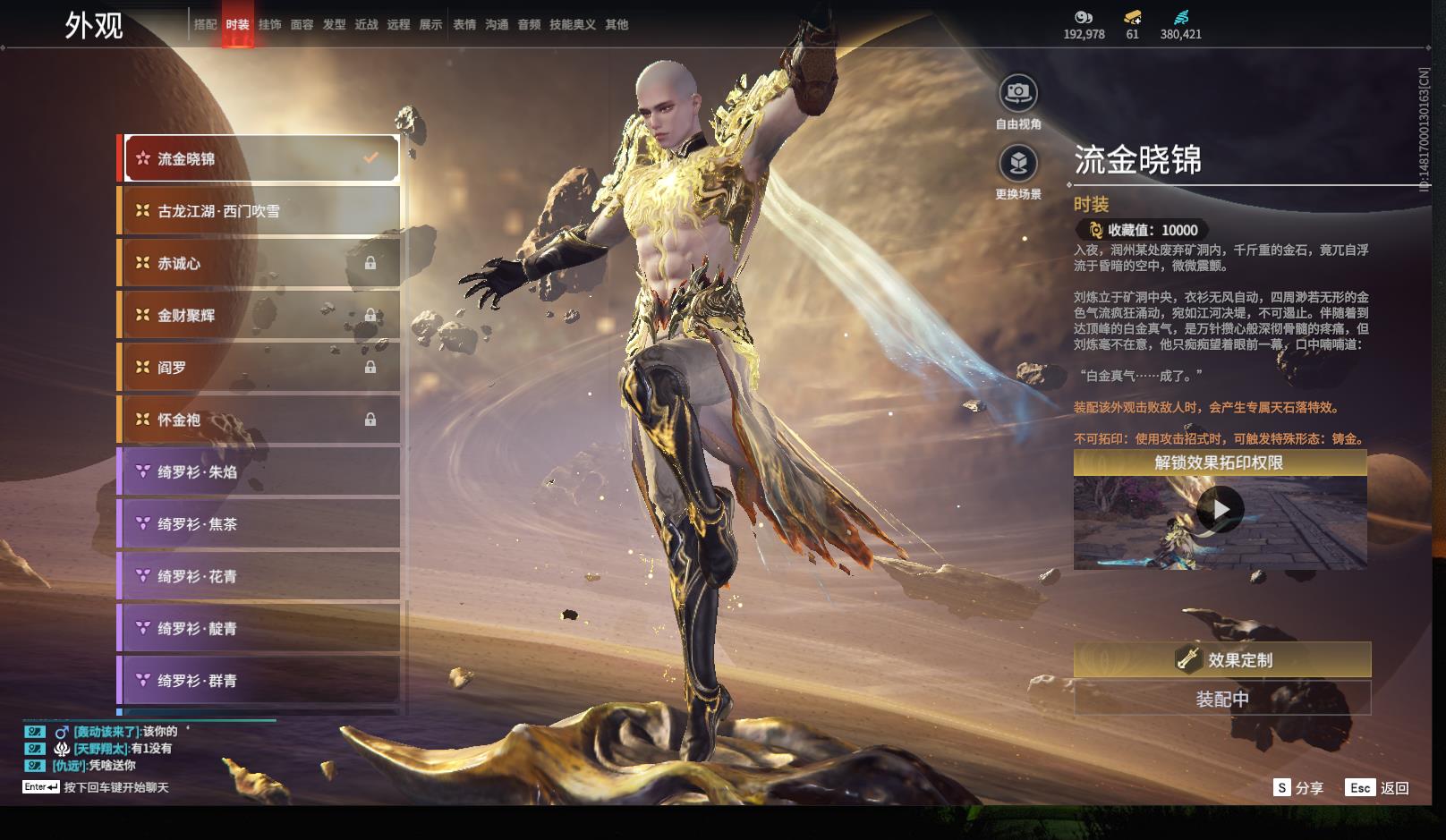
Task: Click the 装配中 button
Action: (1221, 699)
